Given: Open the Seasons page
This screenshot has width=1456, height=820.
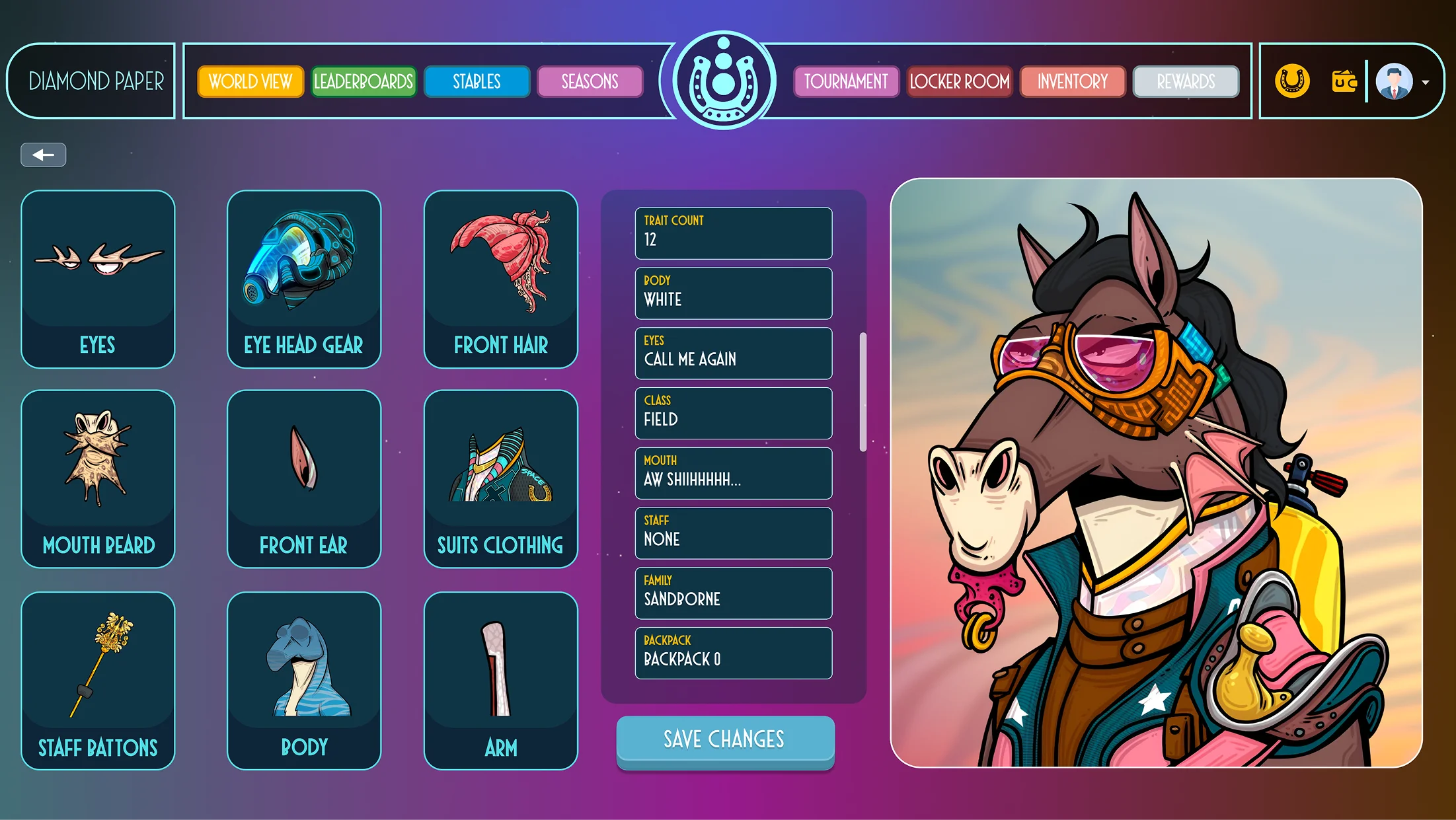Looking at the screenshot, I should (590, 82).
